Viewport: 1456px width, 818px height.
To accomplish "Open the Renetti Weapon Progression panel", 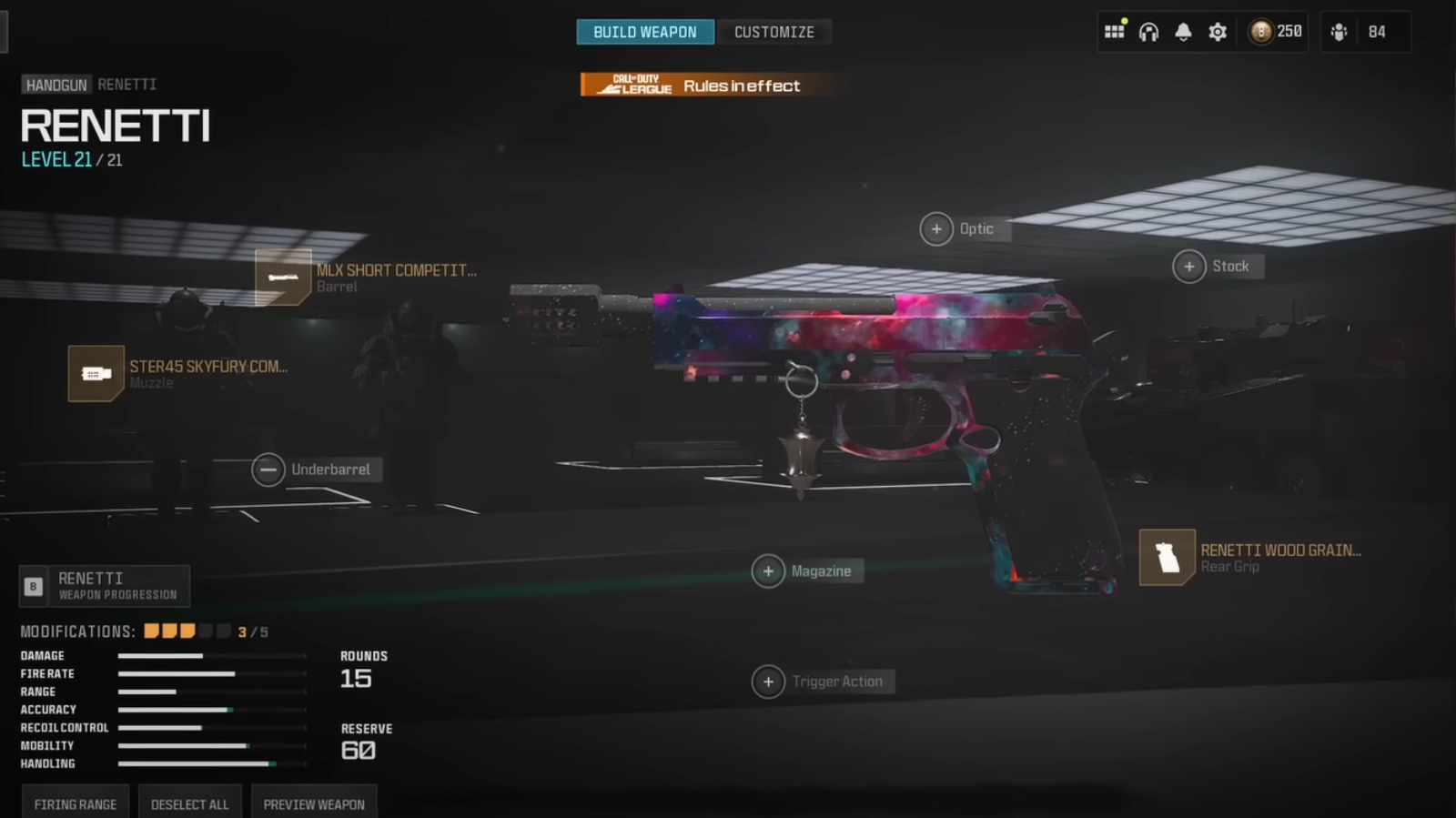I will click(x=105, y=586).
